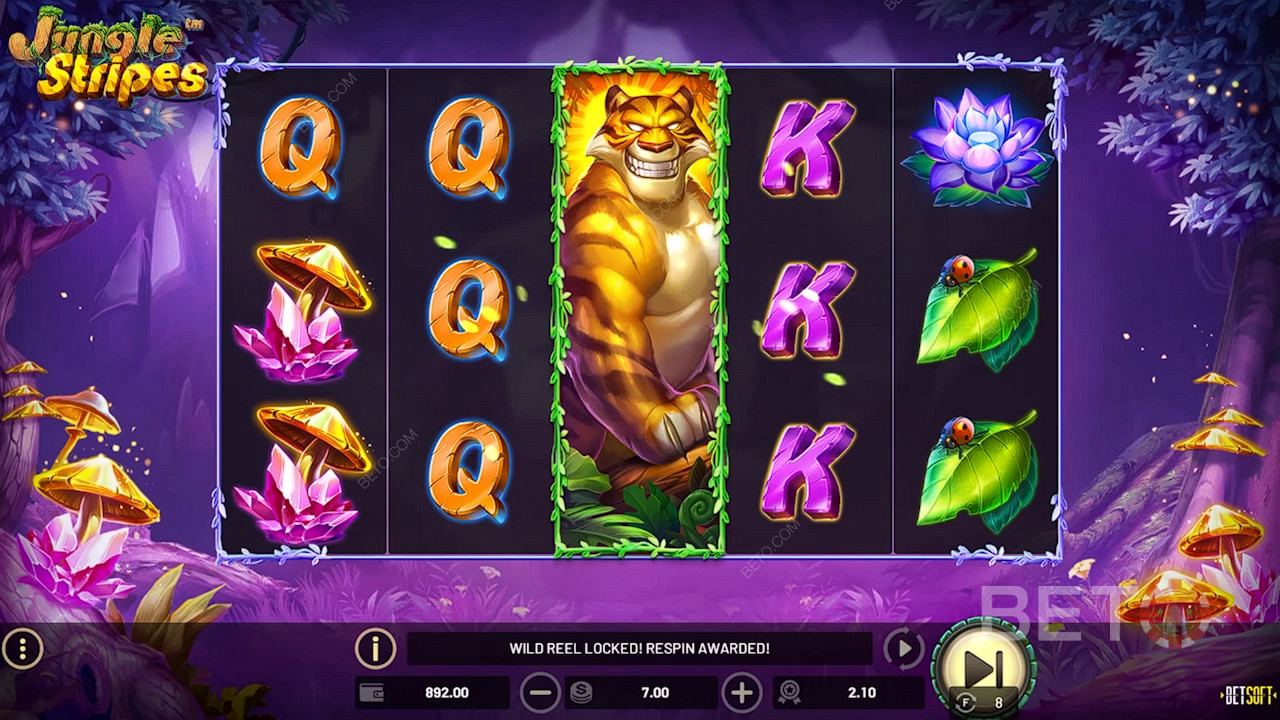This screenshot has height=720, width=1280.
Task: Increase the bet with the plus button
Action: coord(741,692)
